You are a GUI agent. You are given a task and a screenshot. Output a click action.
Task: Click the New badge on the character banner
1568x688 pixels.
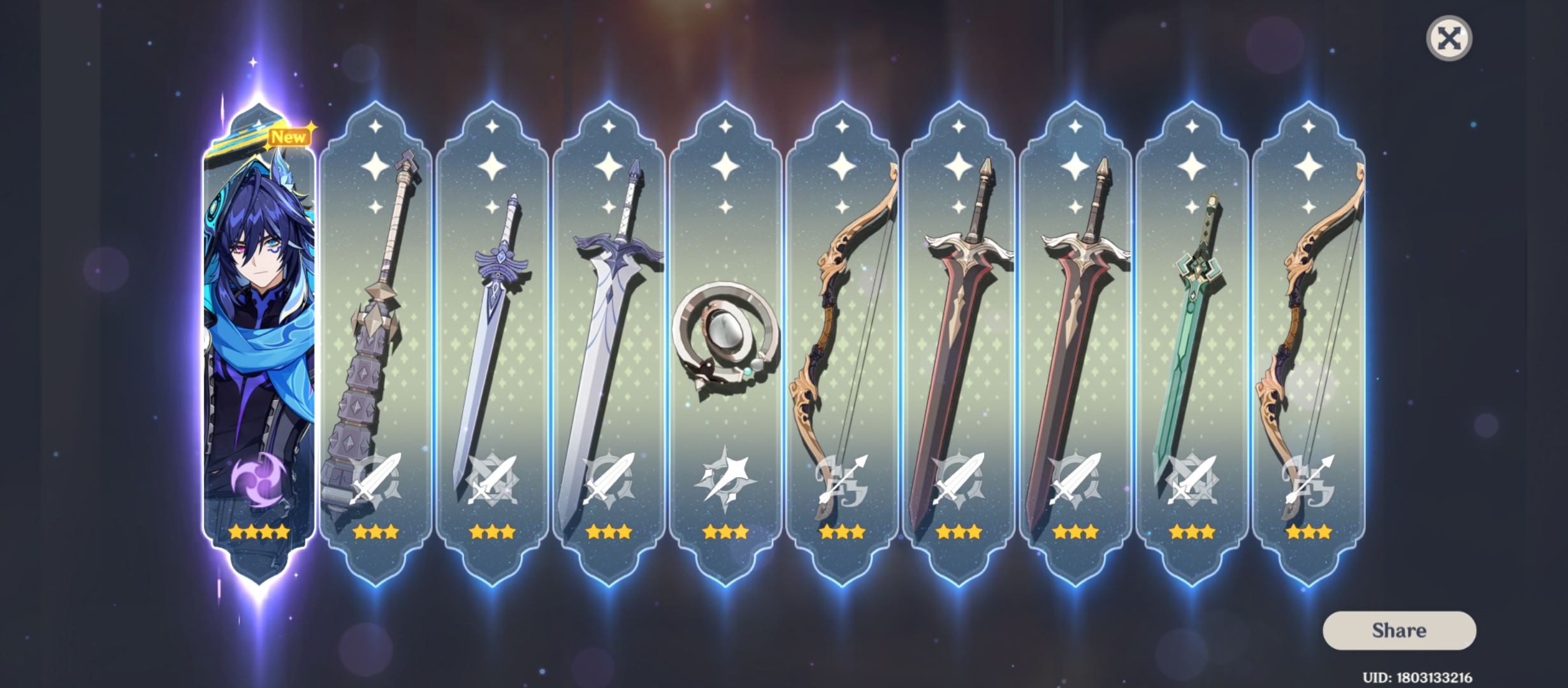290,136
